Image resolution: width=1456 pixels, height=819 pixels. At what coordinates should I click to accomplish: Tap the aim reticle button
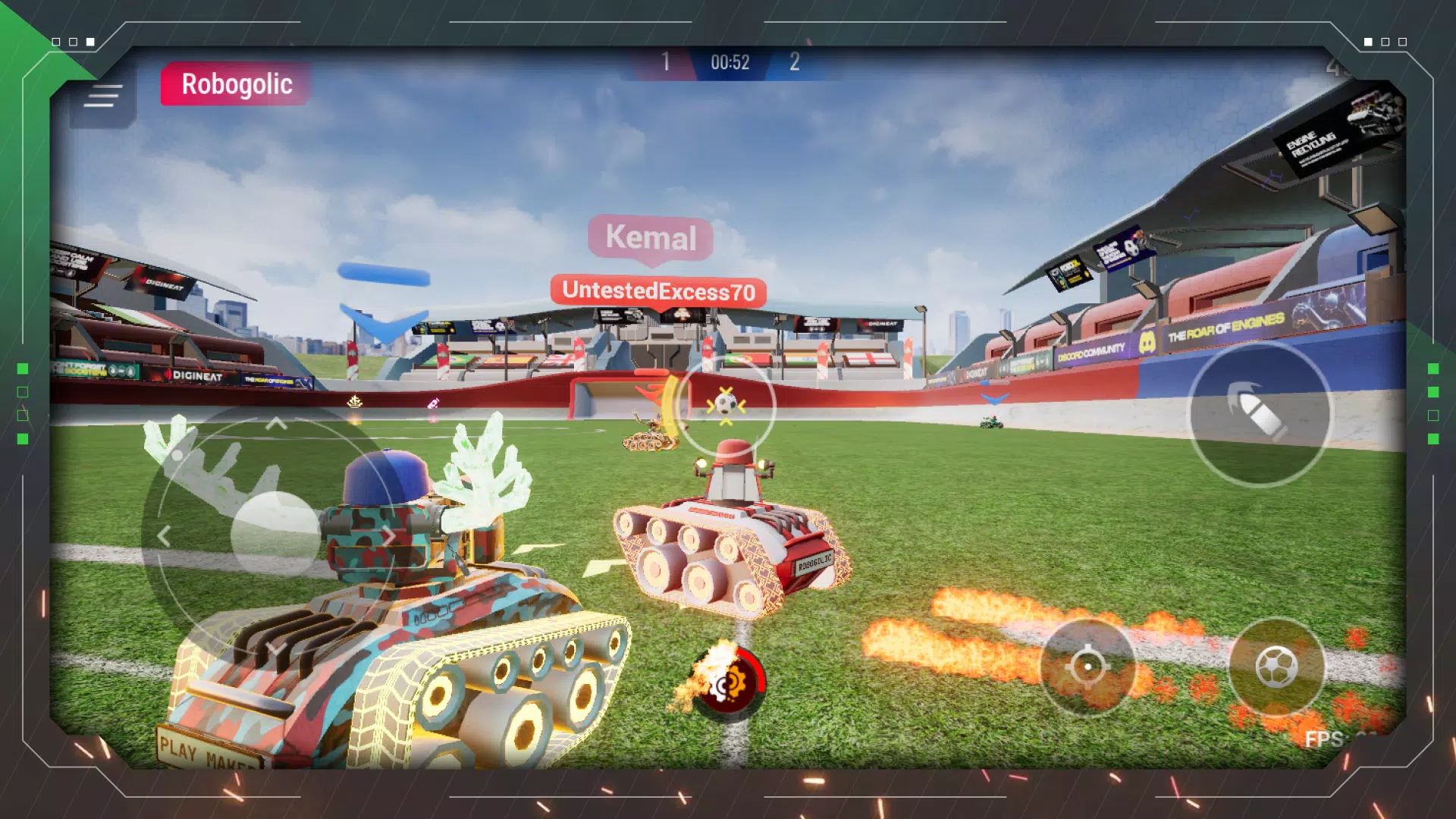pyautogui.click(x=1088, y=667)
